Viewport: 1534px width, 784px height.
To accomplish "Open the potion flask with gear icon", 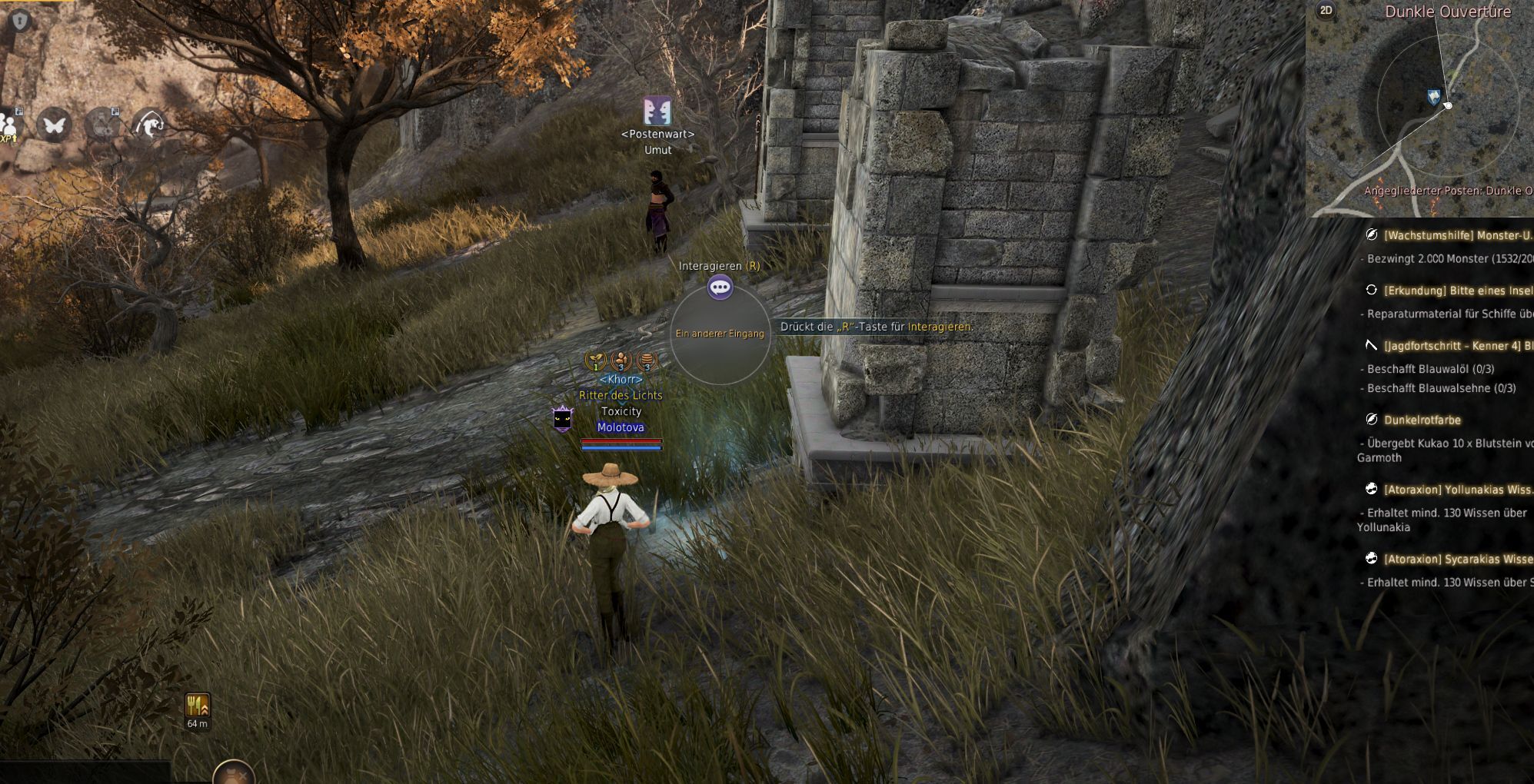I will click(102, 123).
